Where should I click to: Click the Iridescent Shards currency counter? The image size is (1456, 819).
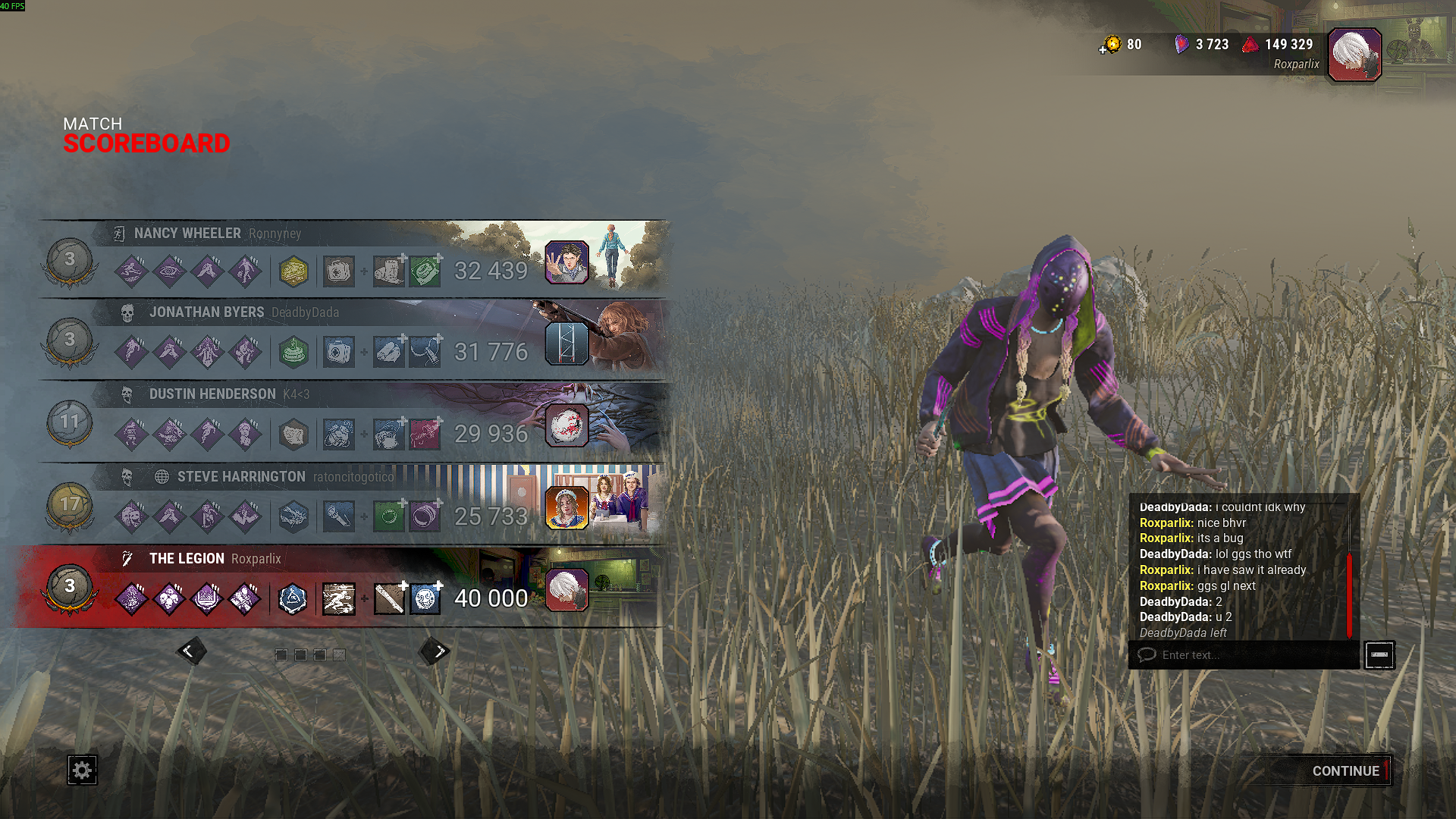(x=1202, y=45)
